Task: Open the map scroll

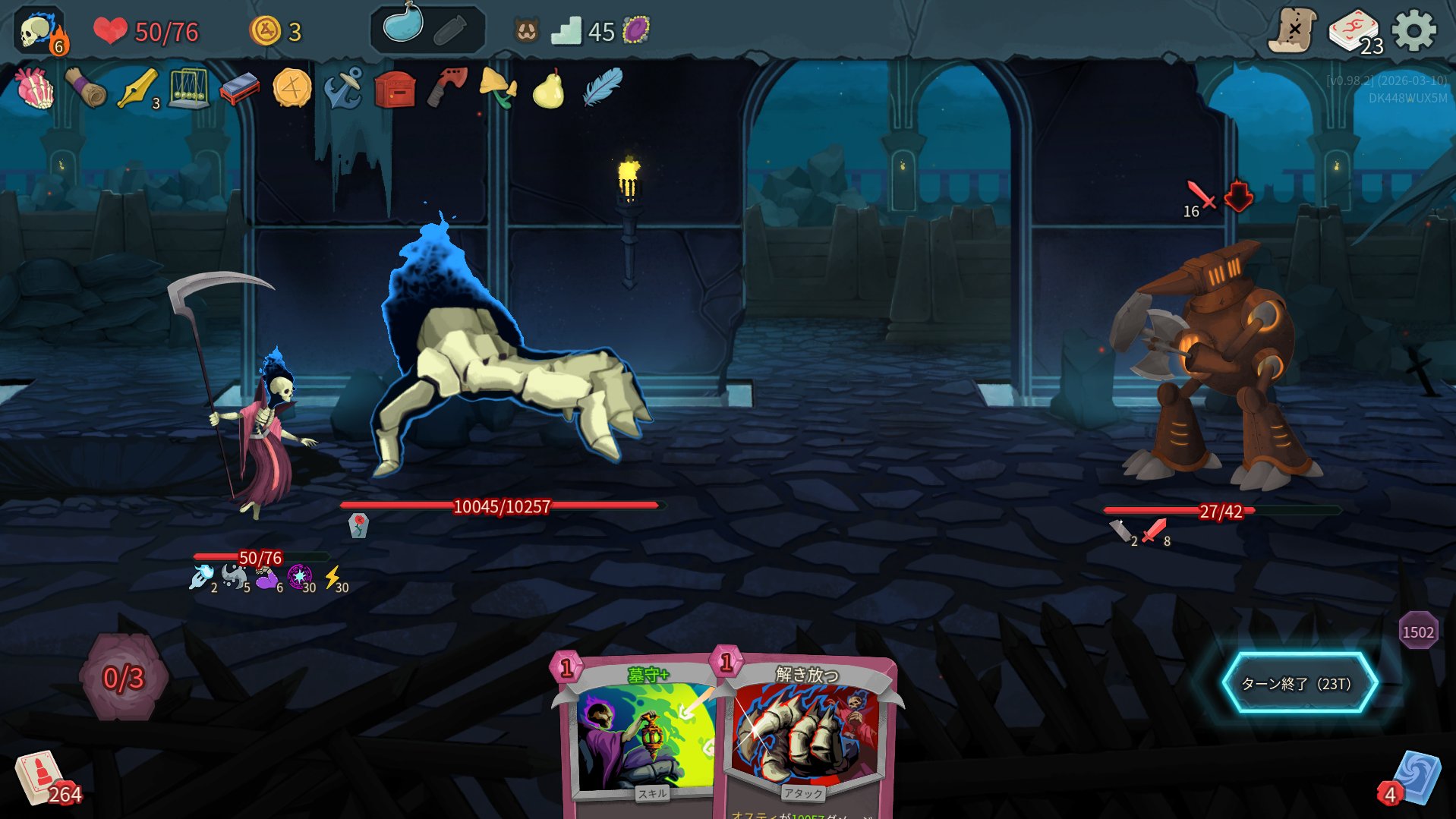Action: (x=1293, y=31)
